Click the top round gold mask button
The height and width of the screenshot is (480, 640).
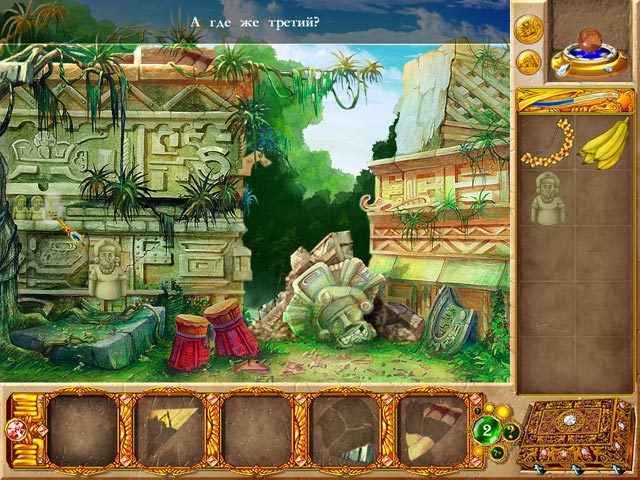coord(528,27)
